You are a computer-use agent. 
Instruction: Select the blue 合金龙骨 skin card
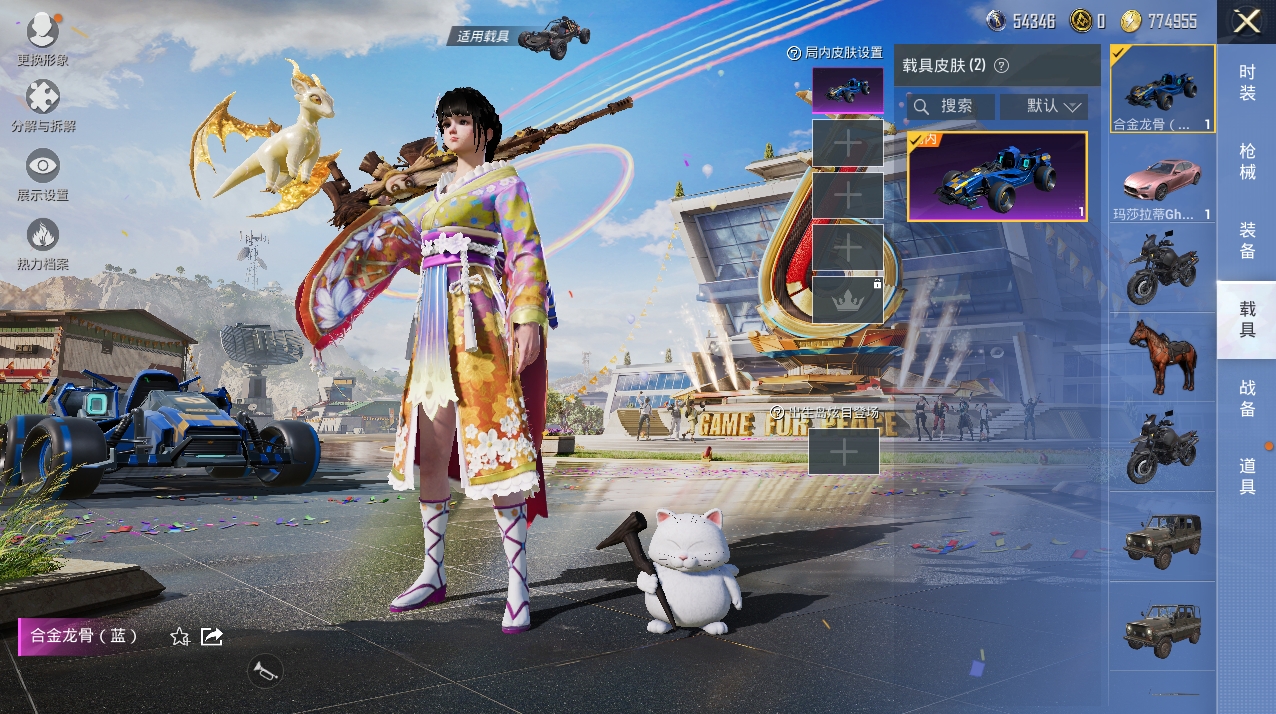point(997,177)
